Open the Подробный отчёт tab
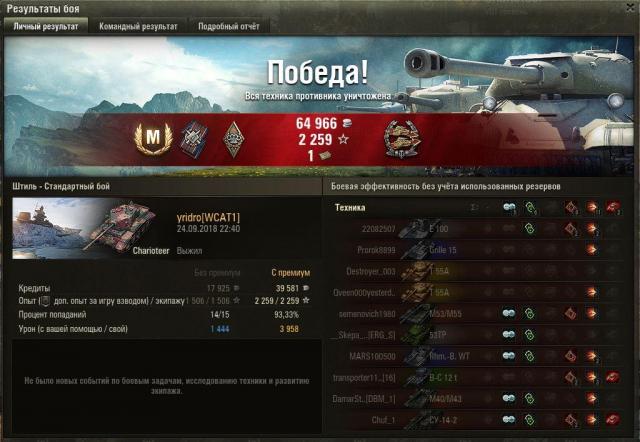Viewport: 640px width, 442px height. 227,27
